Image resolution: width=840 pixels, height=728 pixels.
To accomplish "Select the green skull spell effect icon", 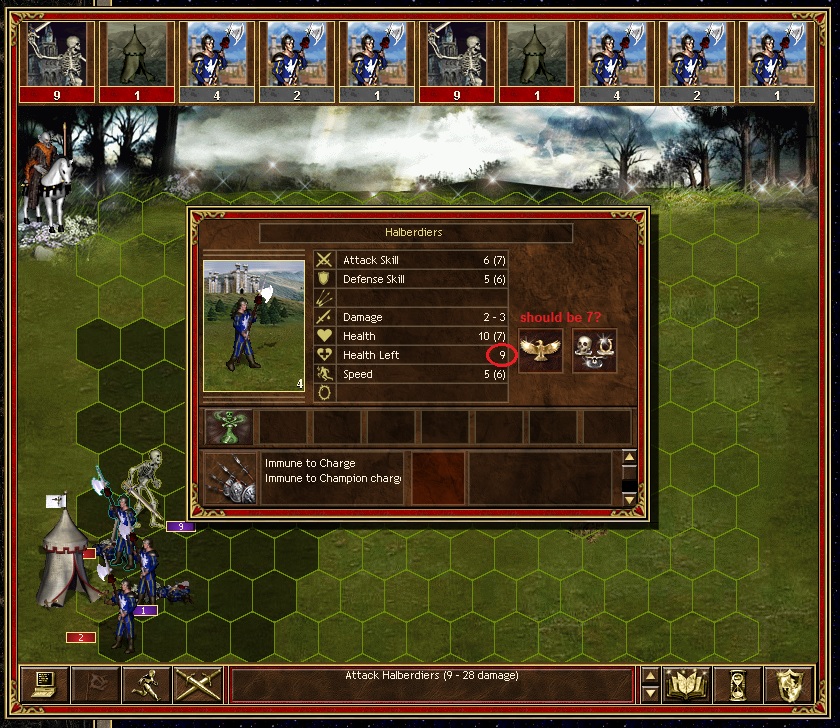I will [x=229, y=427].
